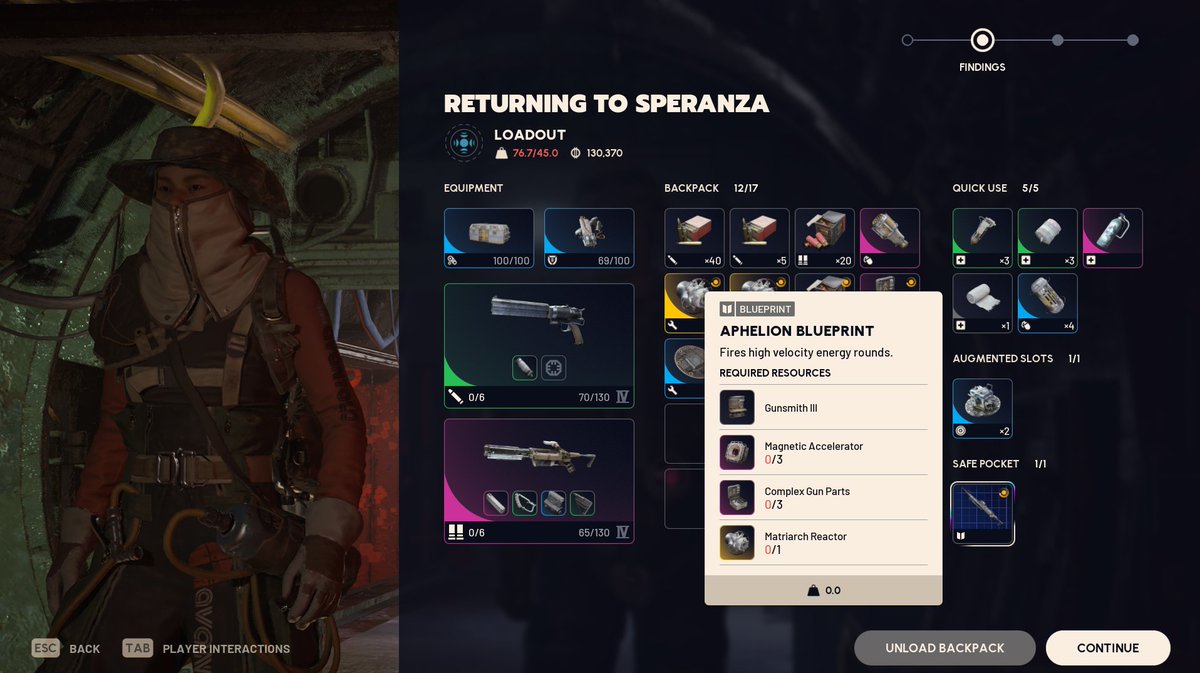
Task: Choose the shotgun weapon in the pink slot
Action: coord(538,480)
